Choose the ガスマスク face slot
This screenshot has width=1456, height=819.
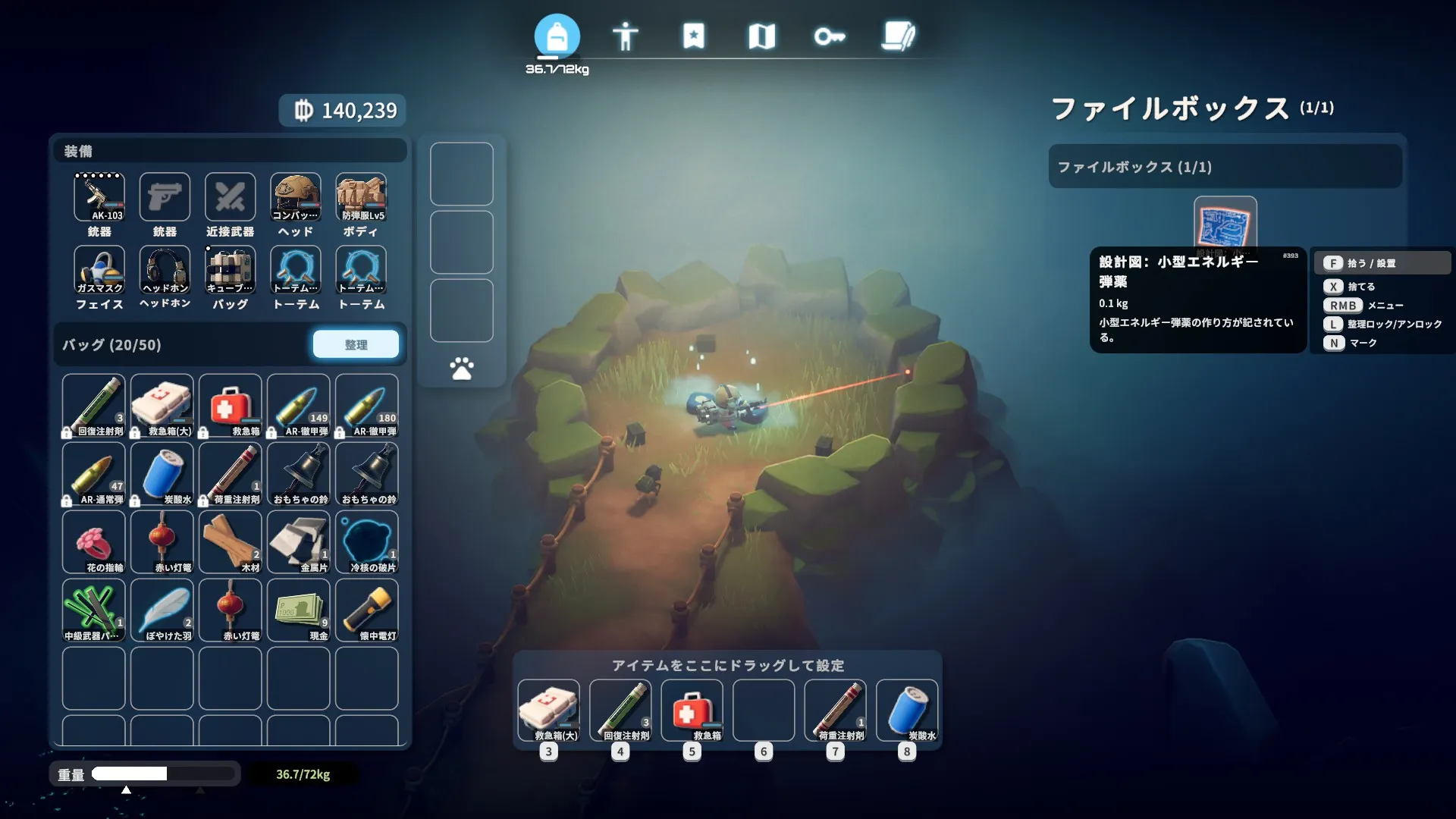click(x=99, y=270)
